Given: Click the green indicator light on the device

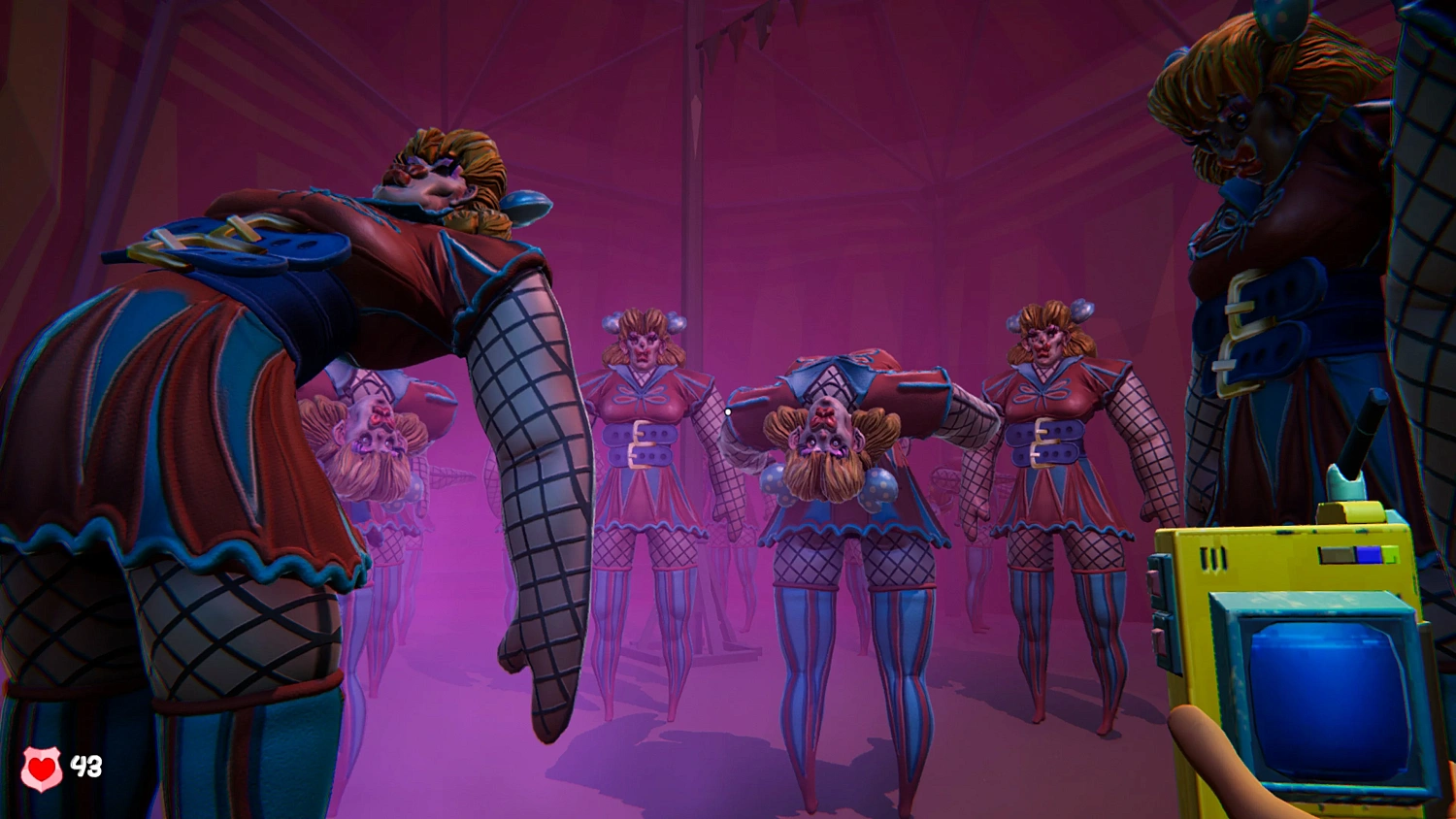Looking at the screenshot, I should coord(1389,556).
